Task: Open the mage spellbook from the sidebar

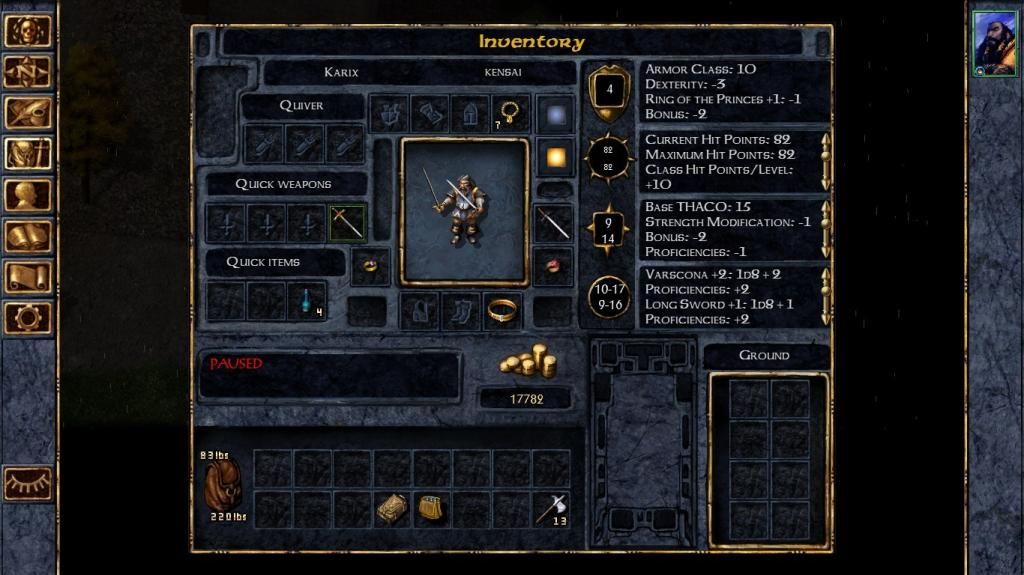Action: tap(28, 236)
